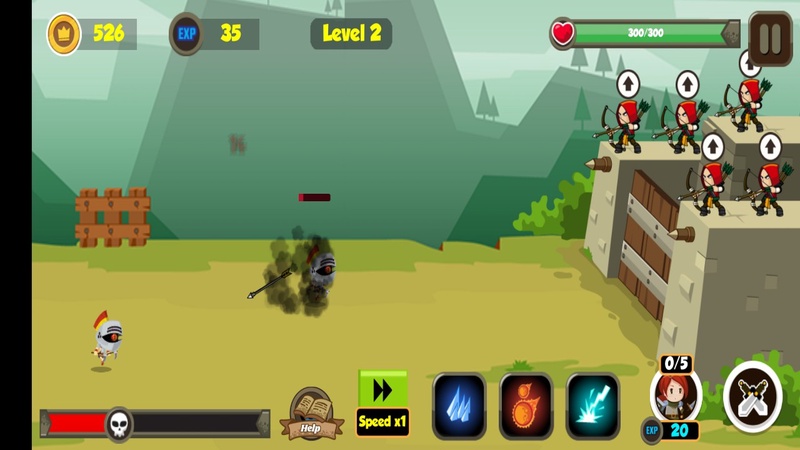Toggle the Speed x1 fast-forward button
The height and width of the screenshot is (450, 800).
383,402
